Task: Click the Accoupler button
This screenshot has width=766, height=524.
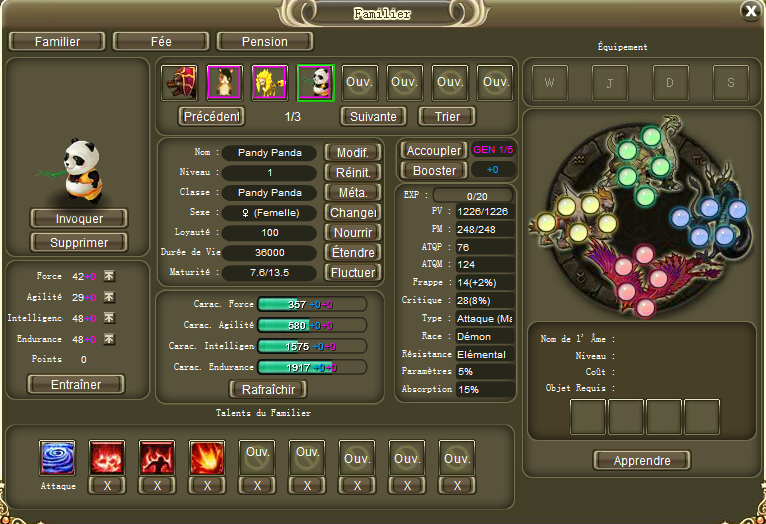Action: pos(433,150)
